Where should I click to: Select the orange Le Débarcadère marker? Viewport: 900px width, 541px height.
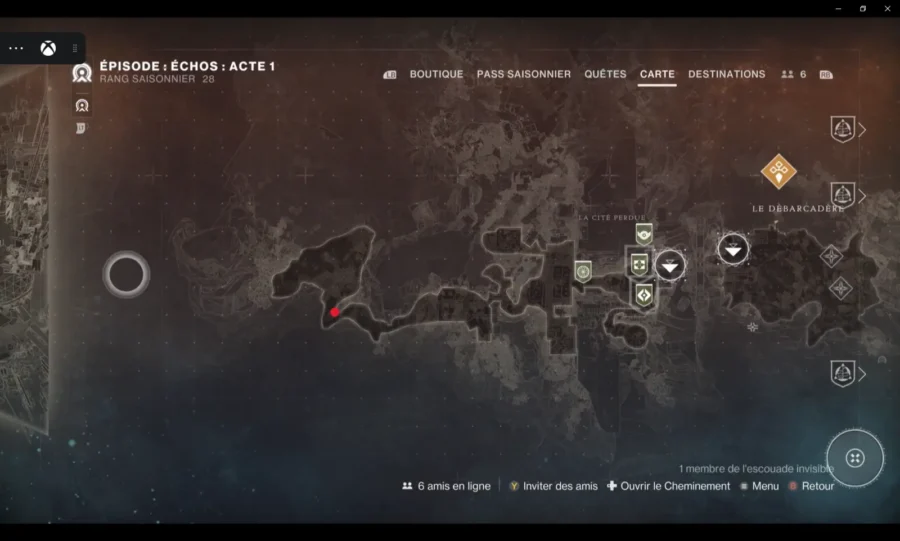(x=778, y=171)
